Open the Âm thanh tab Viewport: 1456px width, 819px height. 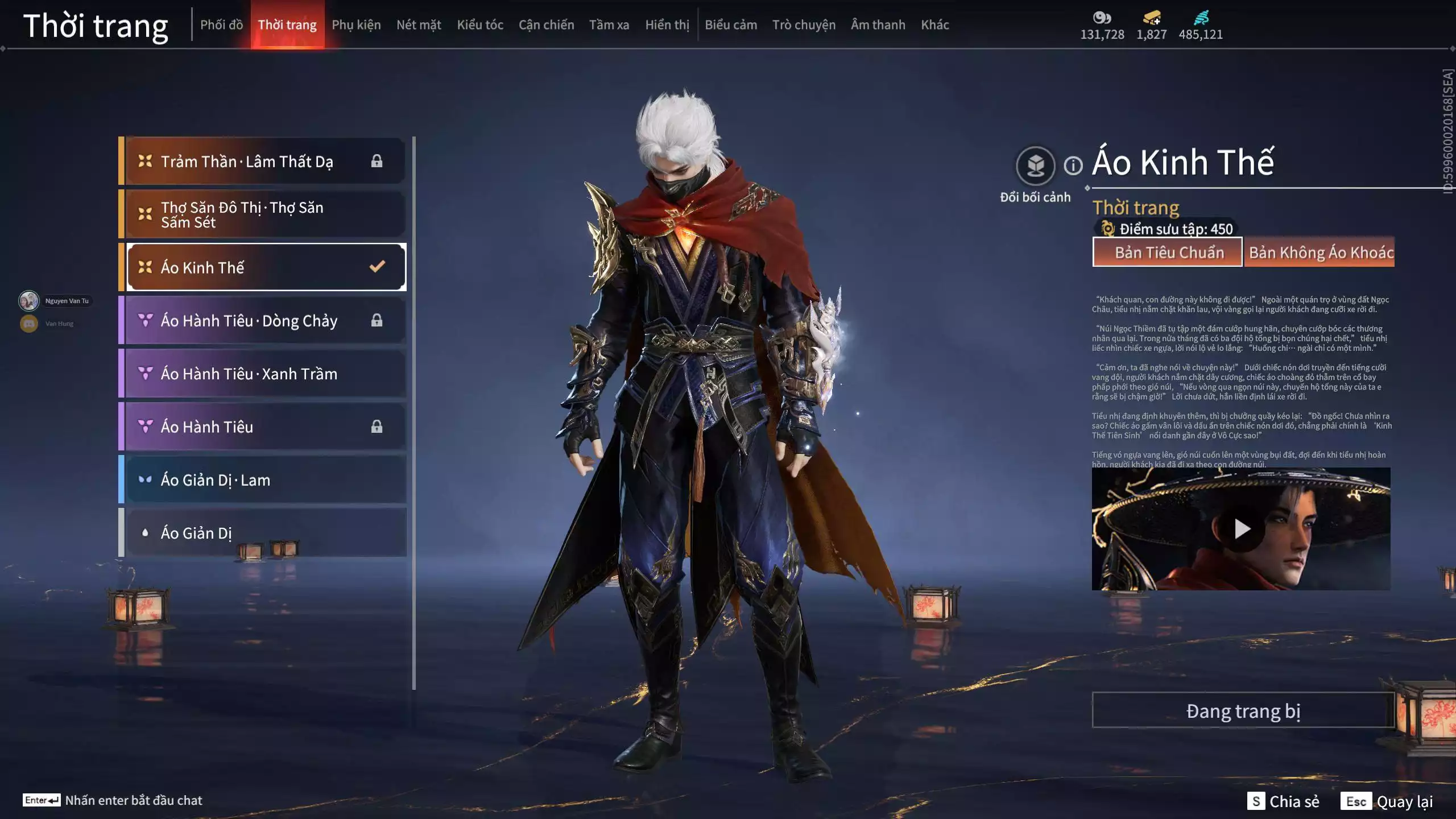[x=878, y=25]
